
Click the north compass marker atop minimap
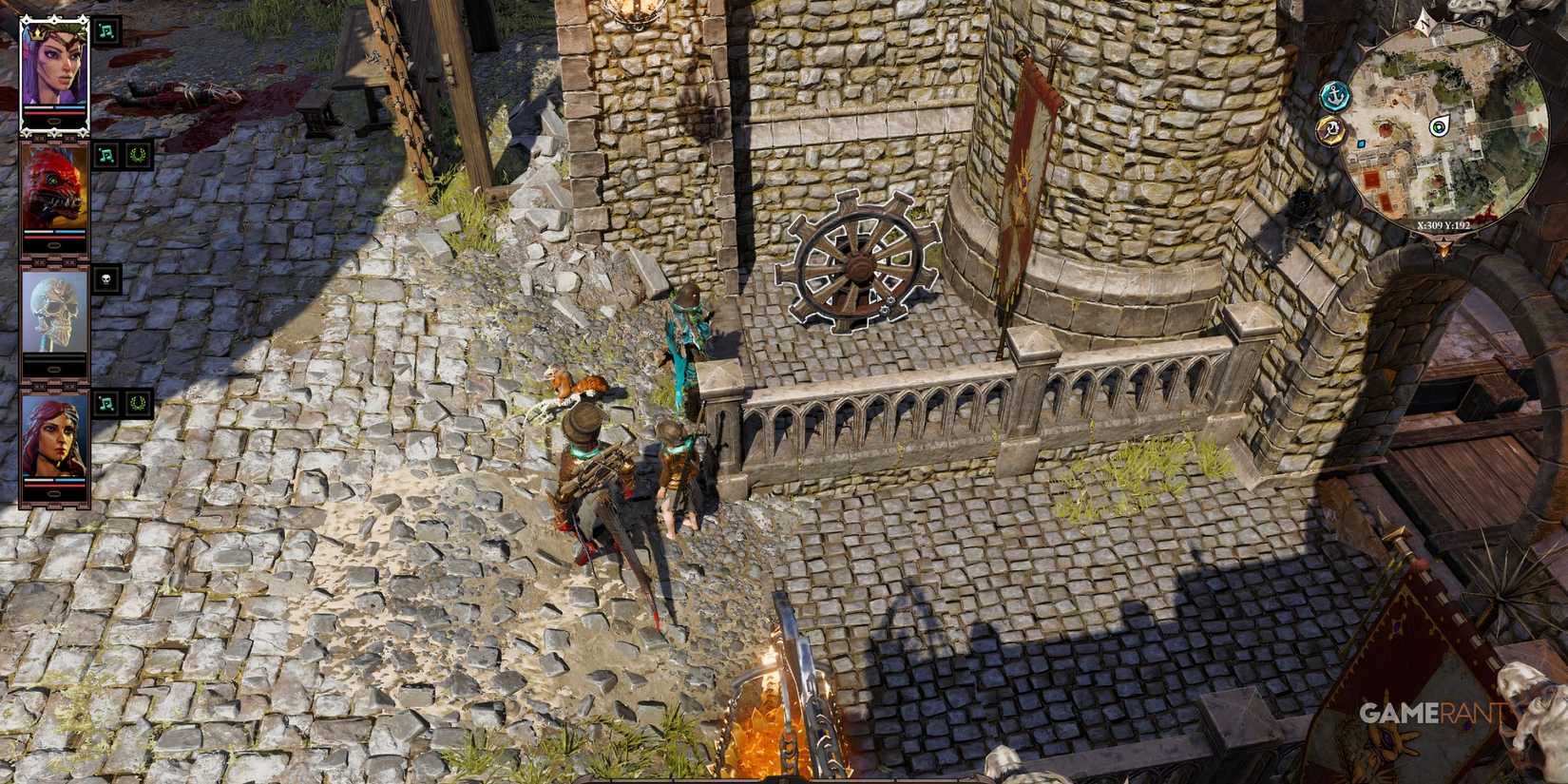pos(1424,23)
